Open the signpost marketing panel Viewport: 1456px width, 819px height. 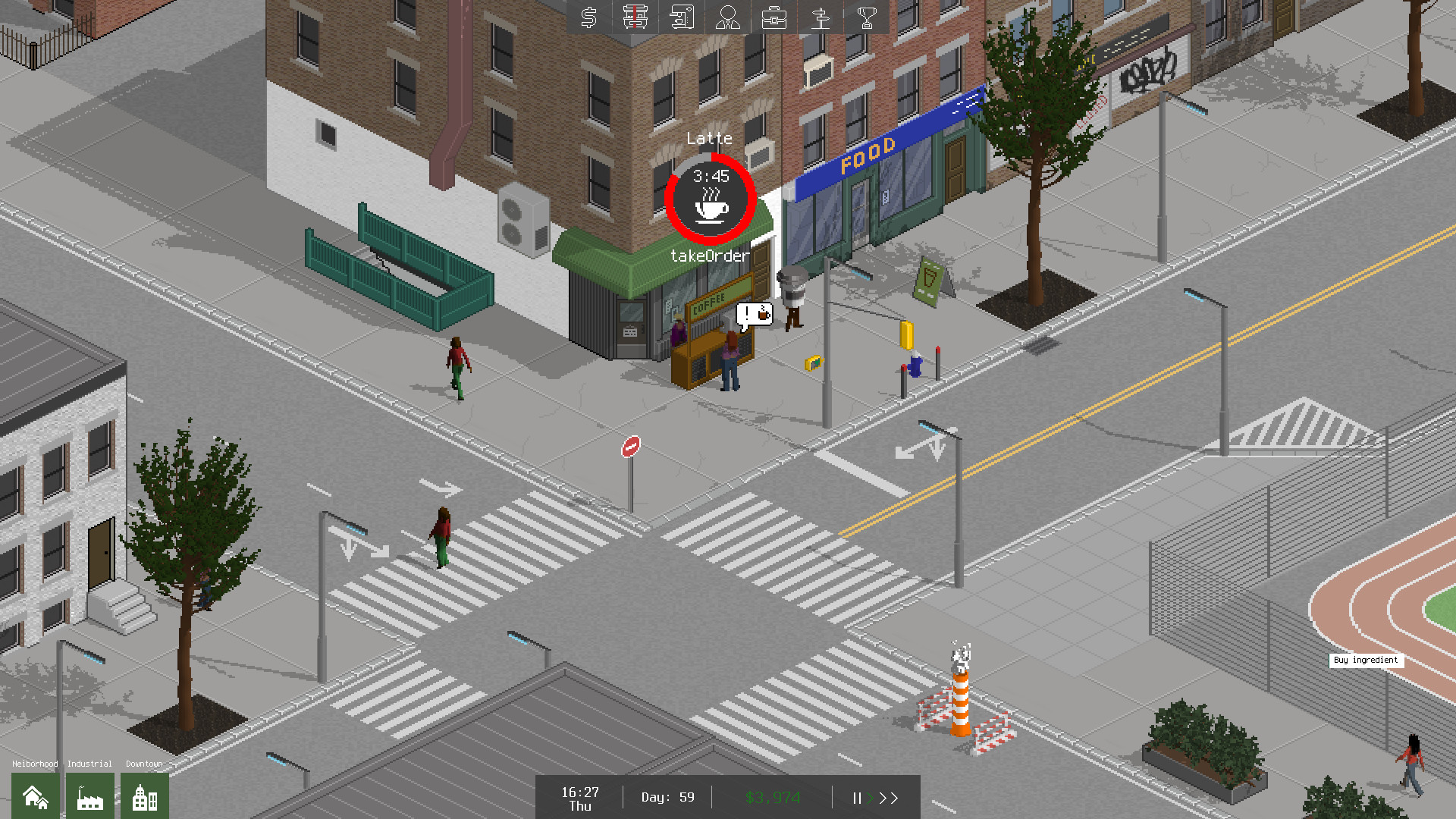[x=821, y=17]
